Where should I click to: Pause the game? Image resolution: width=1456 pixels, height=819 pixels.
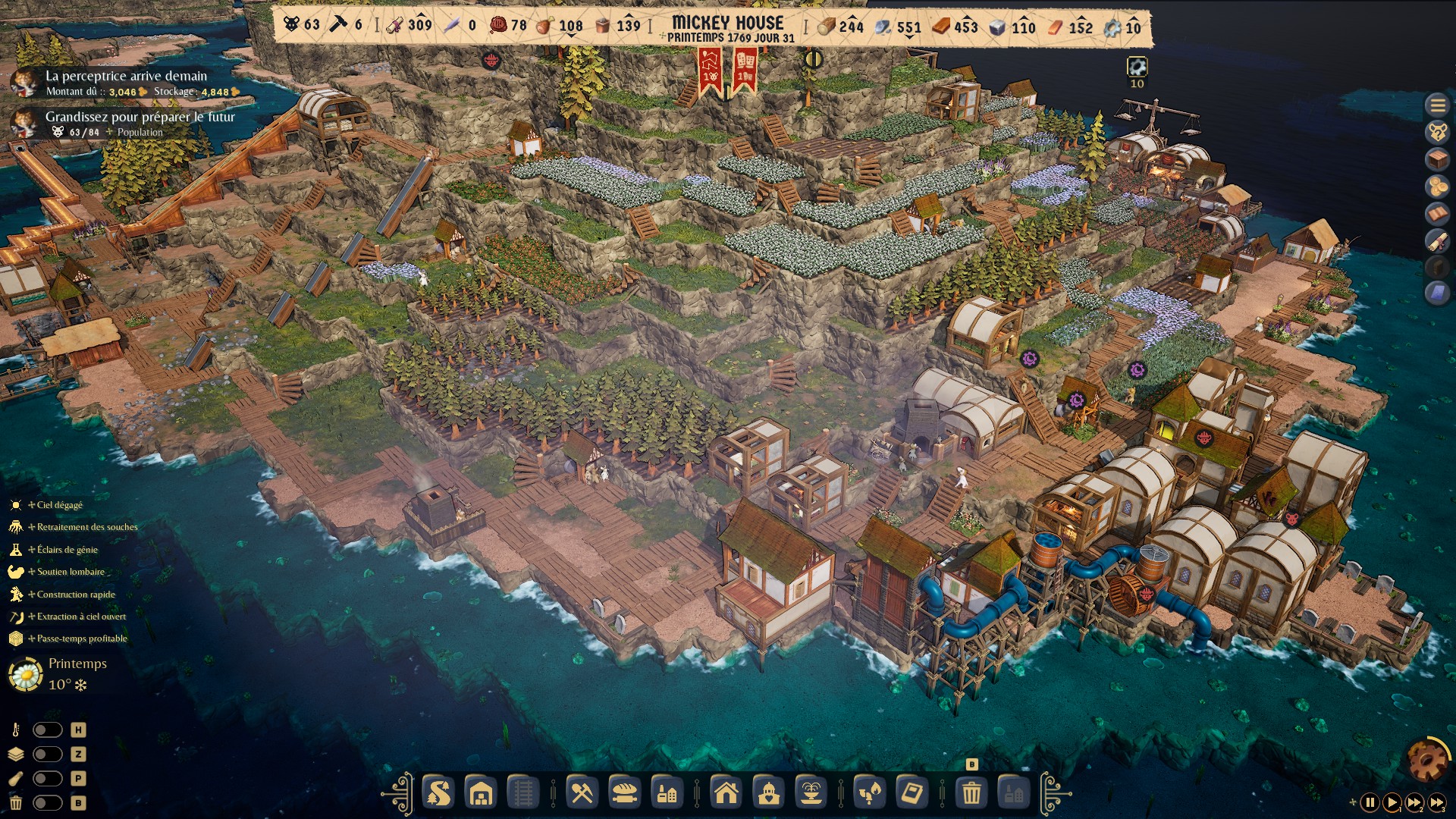1370,802
